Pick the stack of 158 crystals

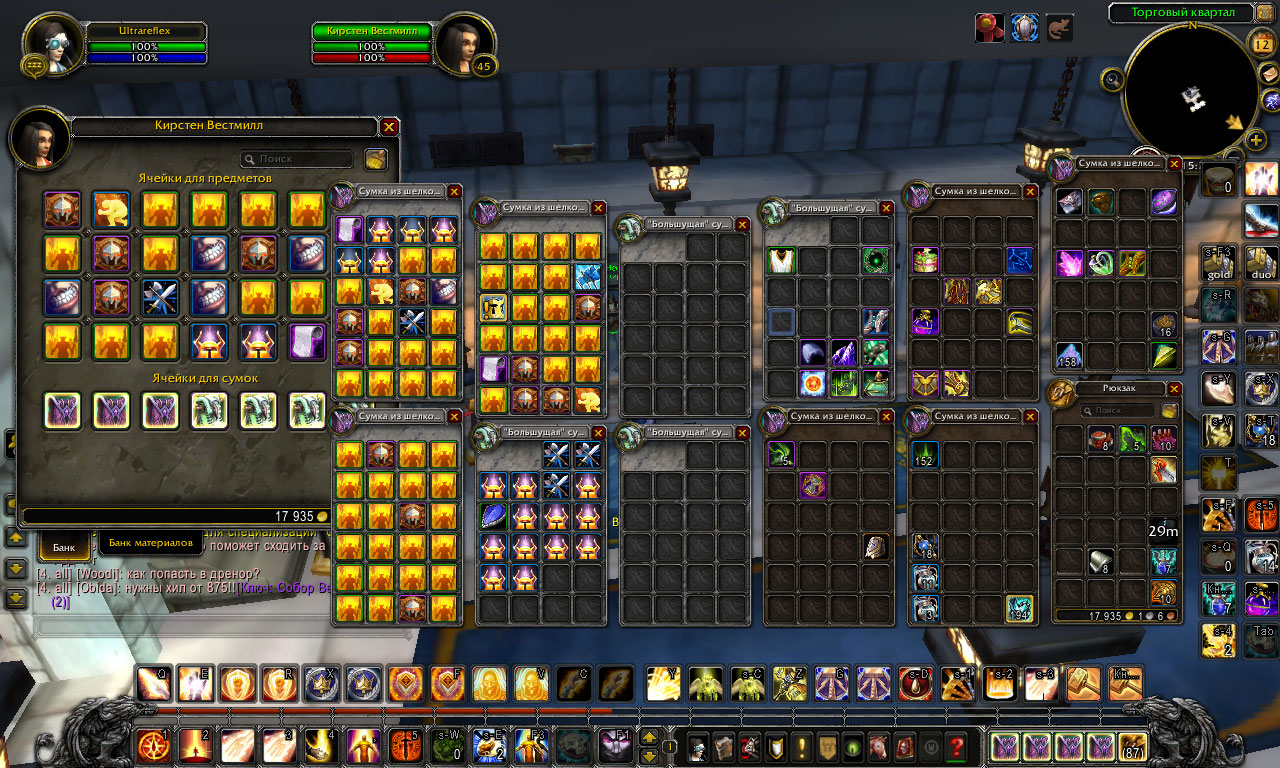1070,355
